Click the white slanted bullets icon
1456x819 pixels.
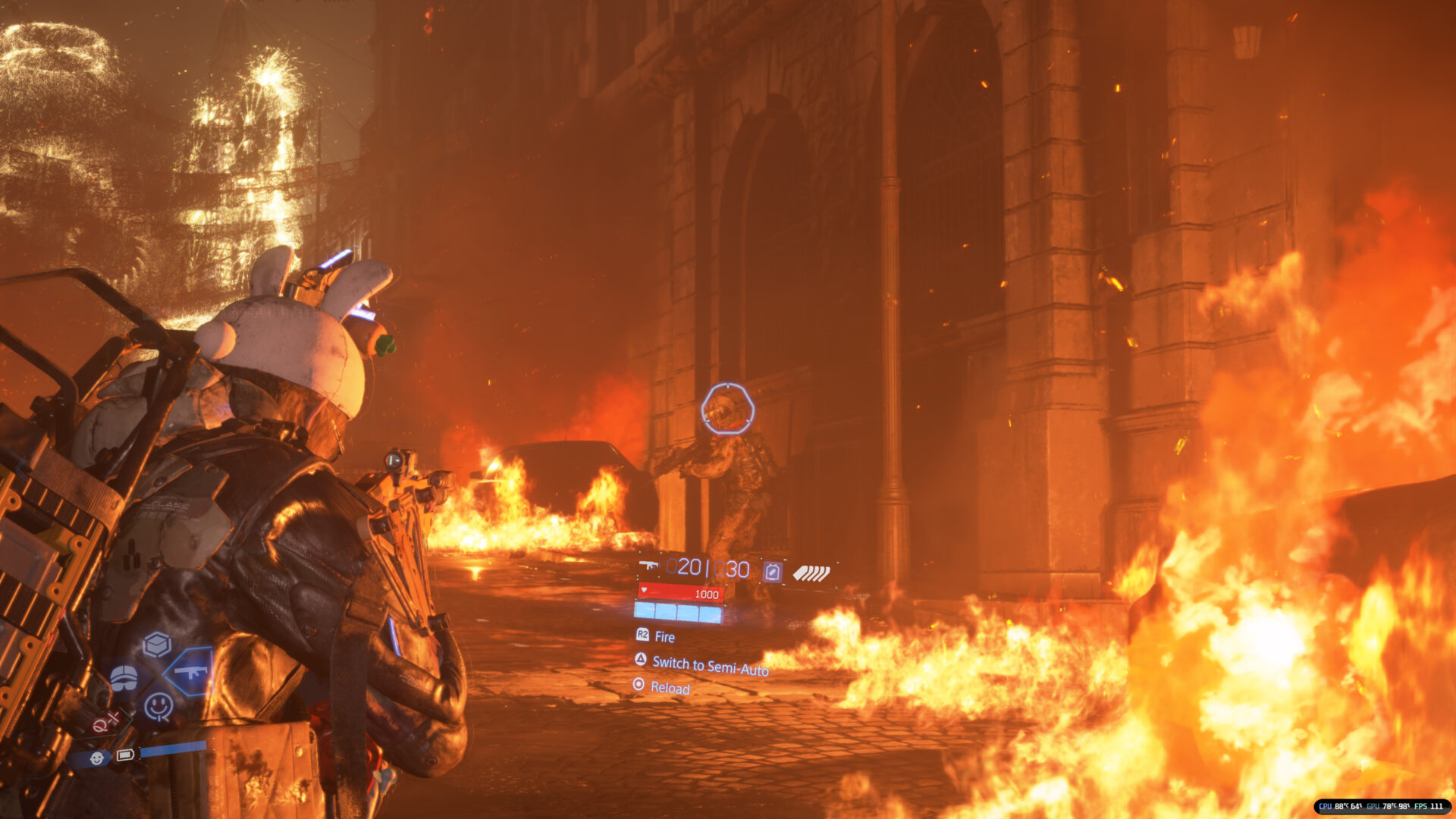point(811,573)
